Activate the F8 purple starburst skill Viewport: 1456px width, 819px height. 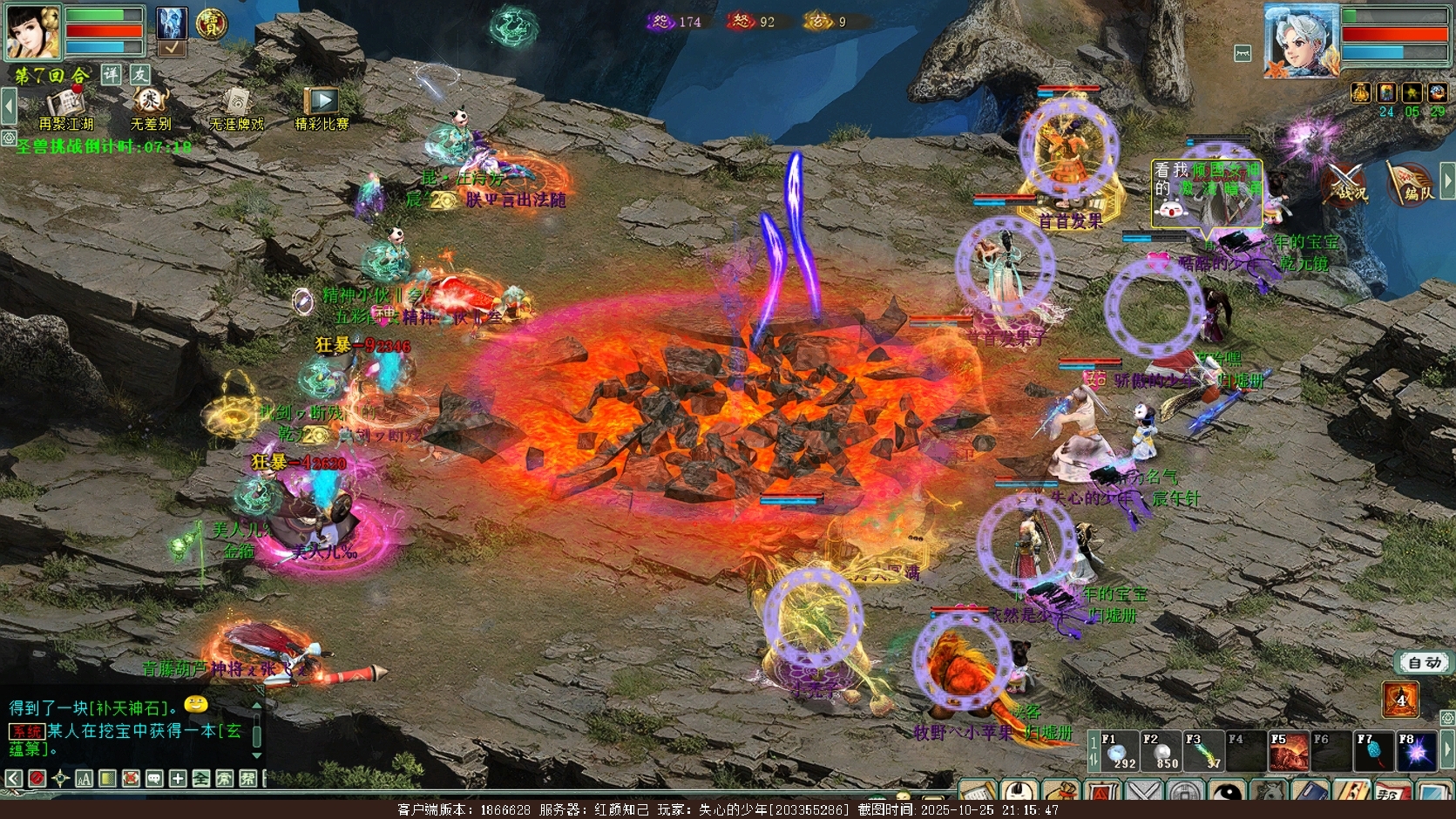click(1417, 753)
